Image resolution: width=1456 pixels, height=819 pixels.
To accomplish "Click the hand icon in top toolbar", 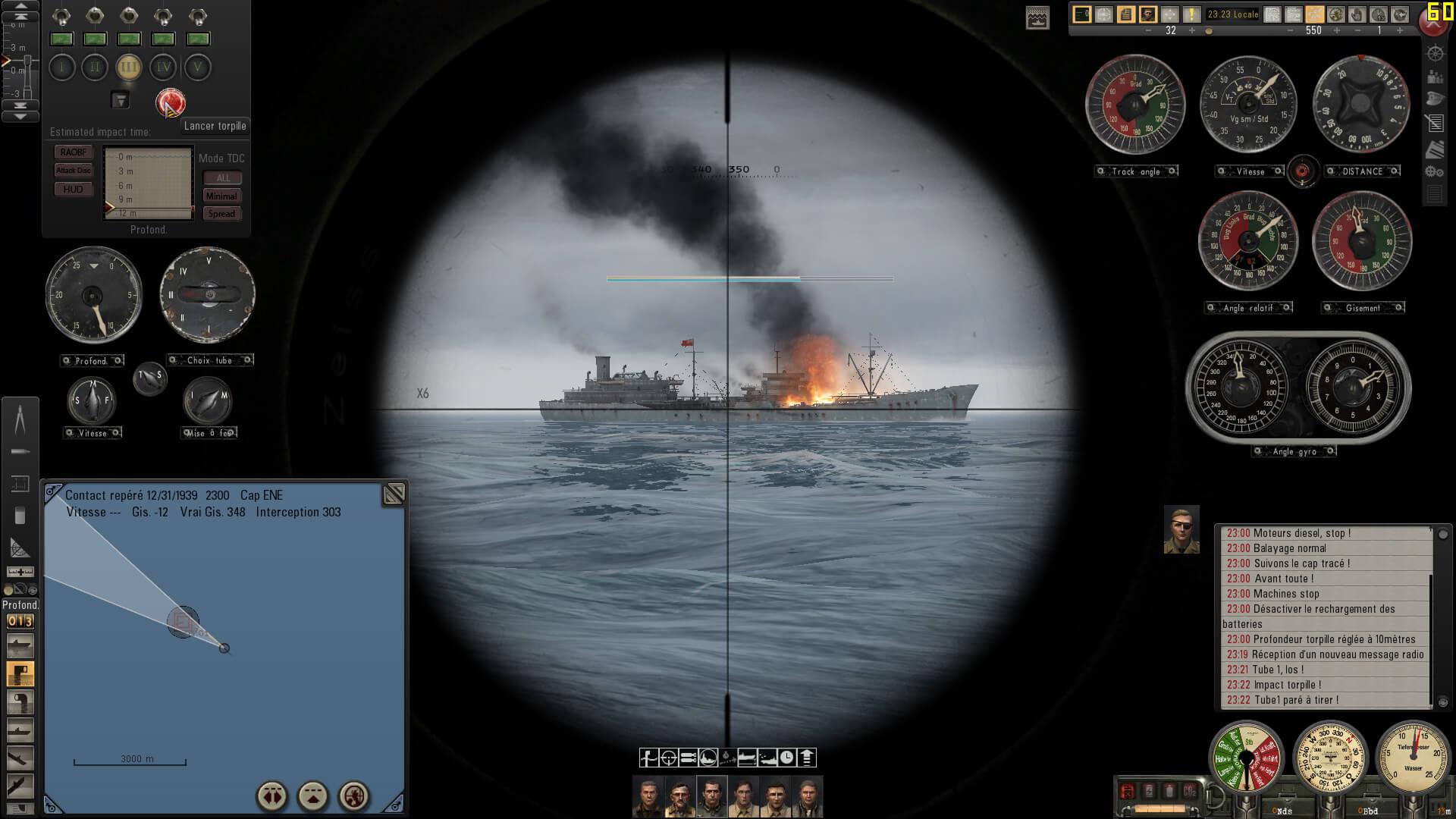I will pos(1357,14).
